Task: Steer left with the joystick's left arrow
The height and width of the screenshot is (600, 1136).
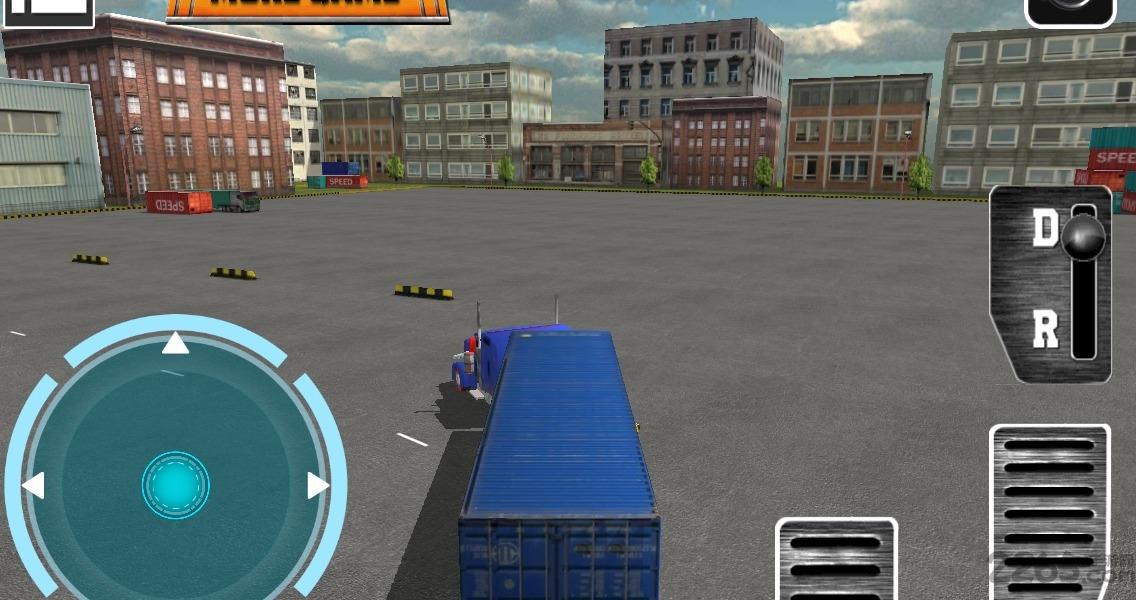Action: (34, 486)
